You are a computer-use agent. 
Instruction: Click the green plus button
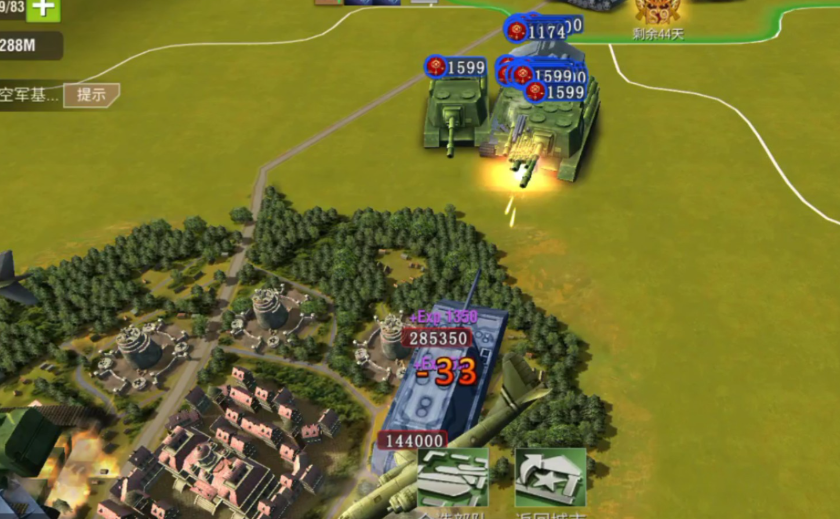(43, 9)
